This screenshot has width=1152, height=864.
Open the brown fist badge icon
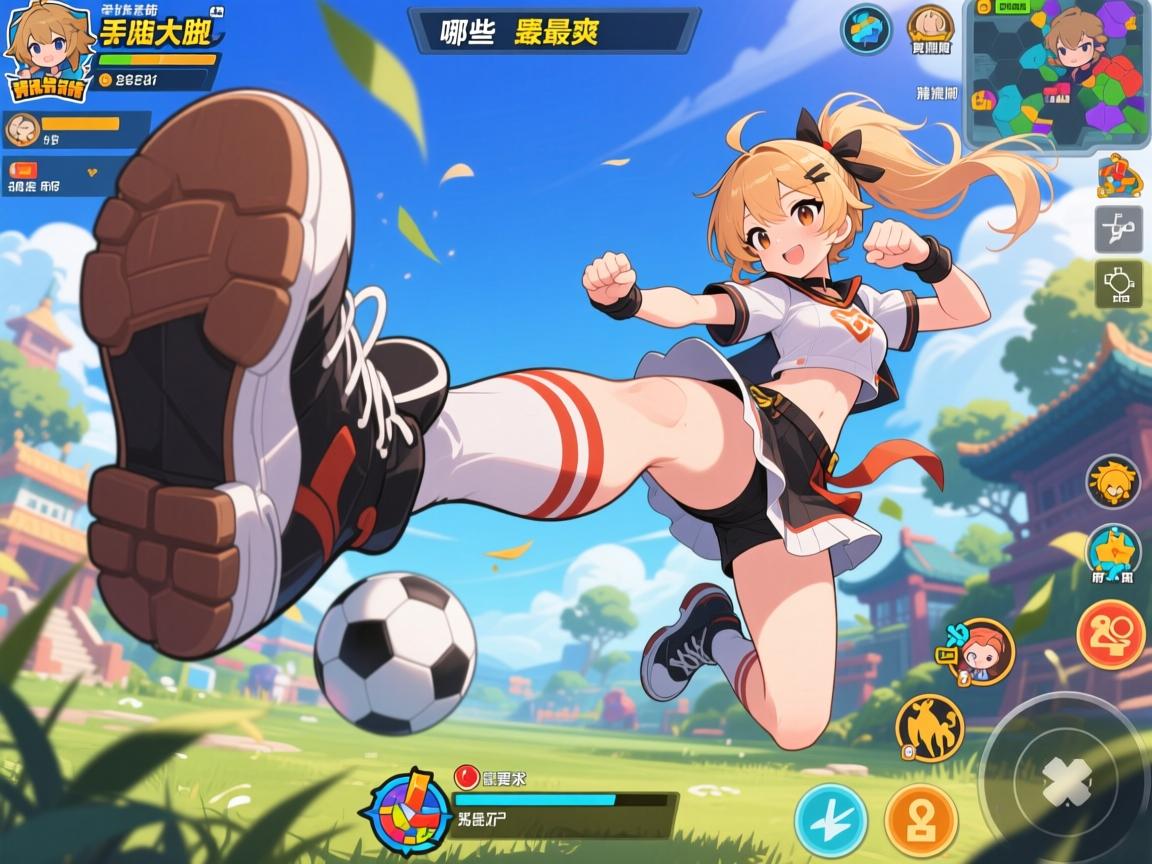point(930,30)
